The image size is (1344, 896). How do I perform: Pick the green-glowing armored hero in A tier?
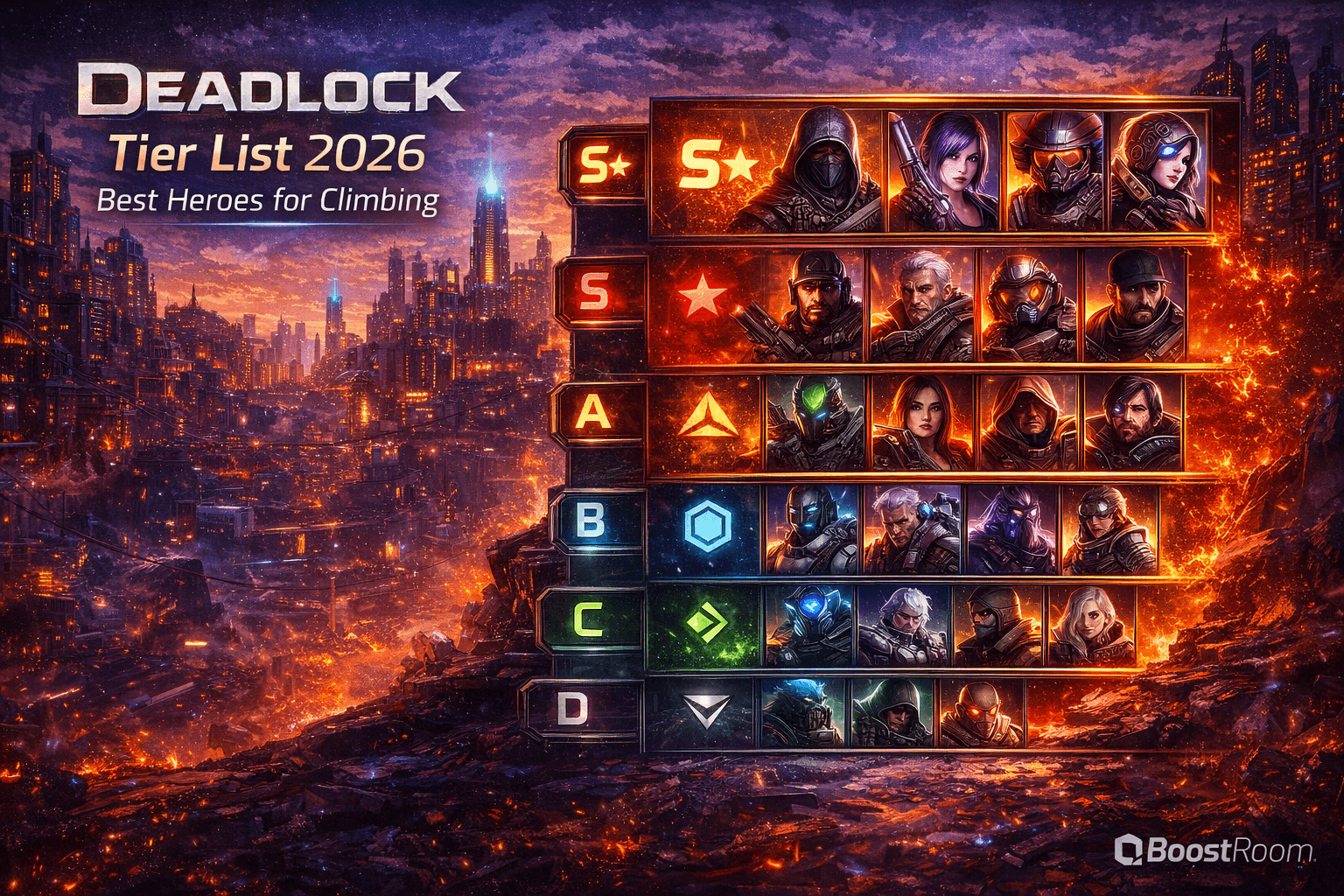pyautogui.click(x=815, y=422)
